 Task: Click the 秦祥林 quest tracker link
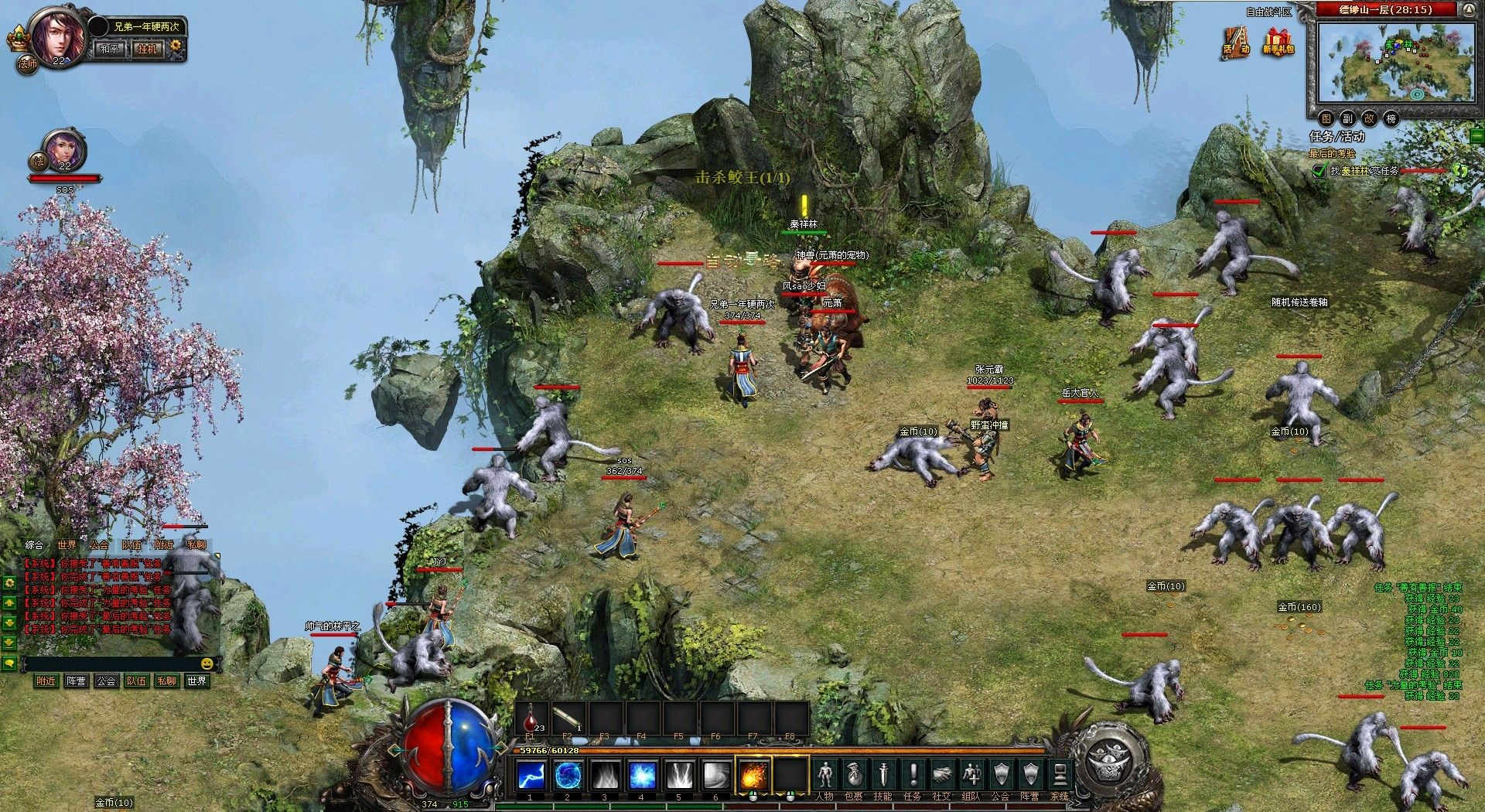[x=1355, y=171]
